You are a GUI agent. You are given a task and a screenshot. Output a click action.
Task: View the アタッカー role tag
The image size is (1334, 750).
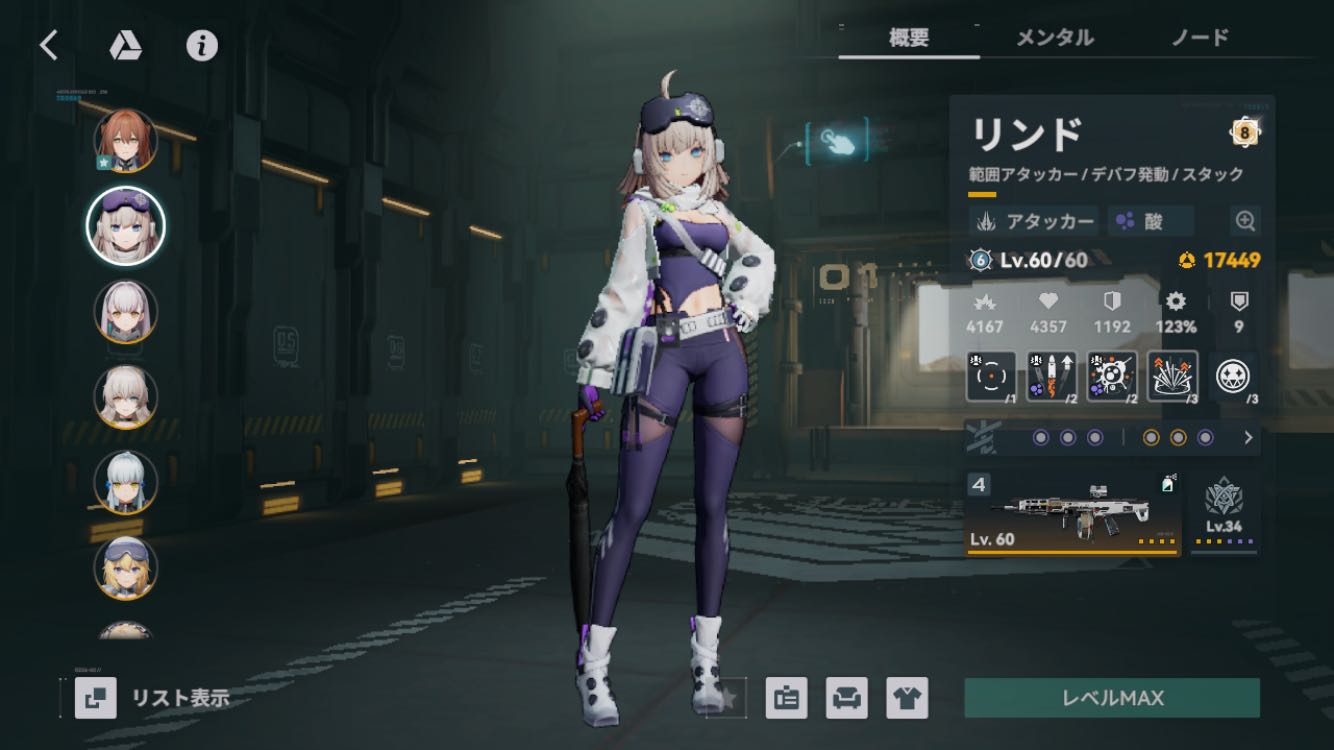click(x=1034, y=221)
